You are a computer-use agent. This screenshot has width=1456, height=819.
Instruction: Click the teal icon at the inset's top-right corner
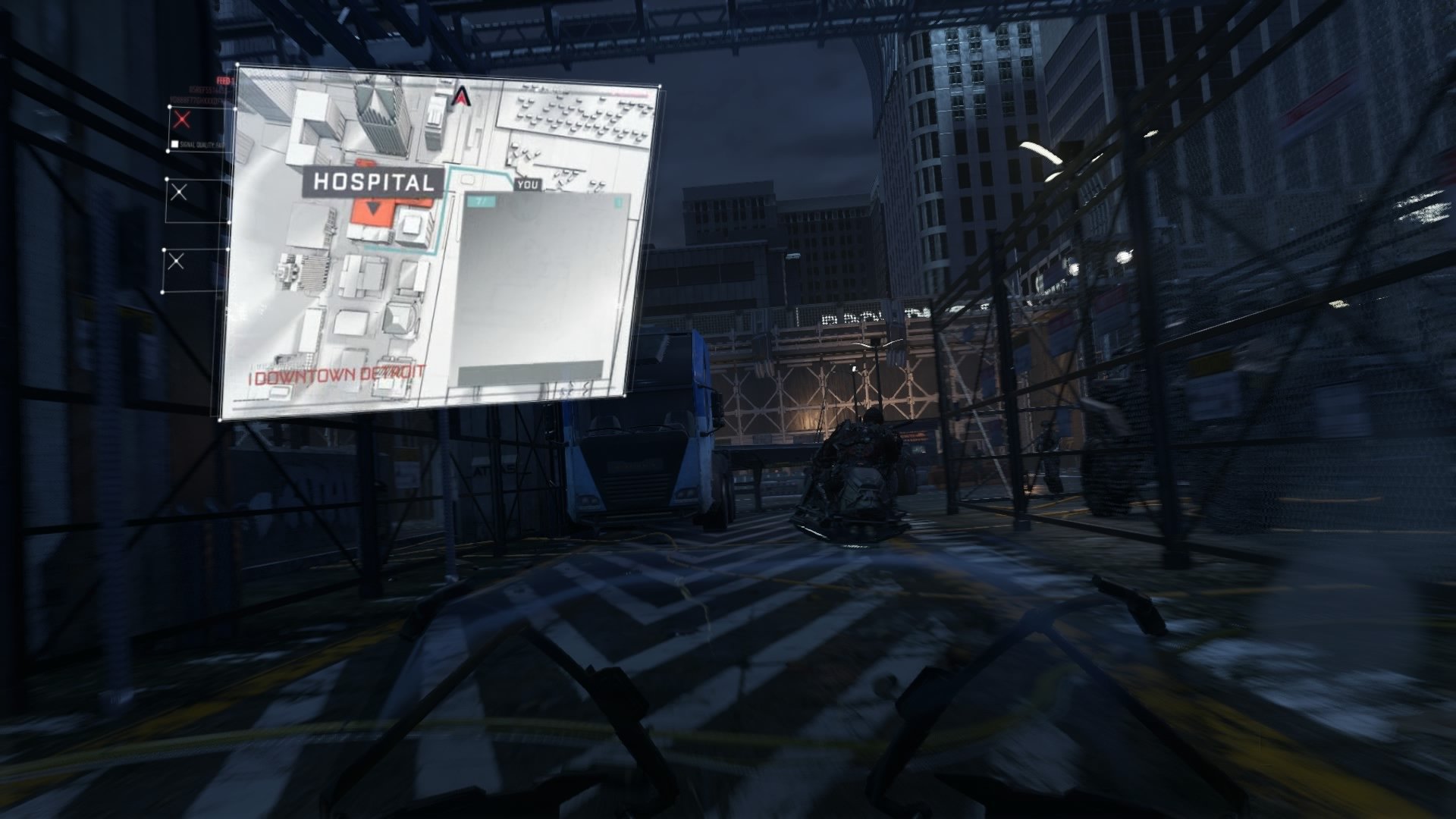[x=619, y=203]
